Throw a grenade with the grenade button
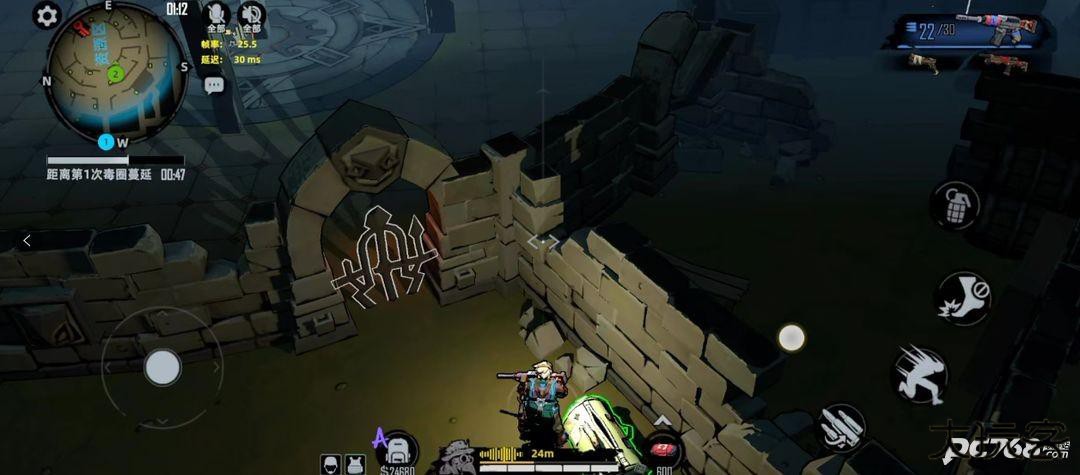The image size is (1080, 475). coord(953,206)
